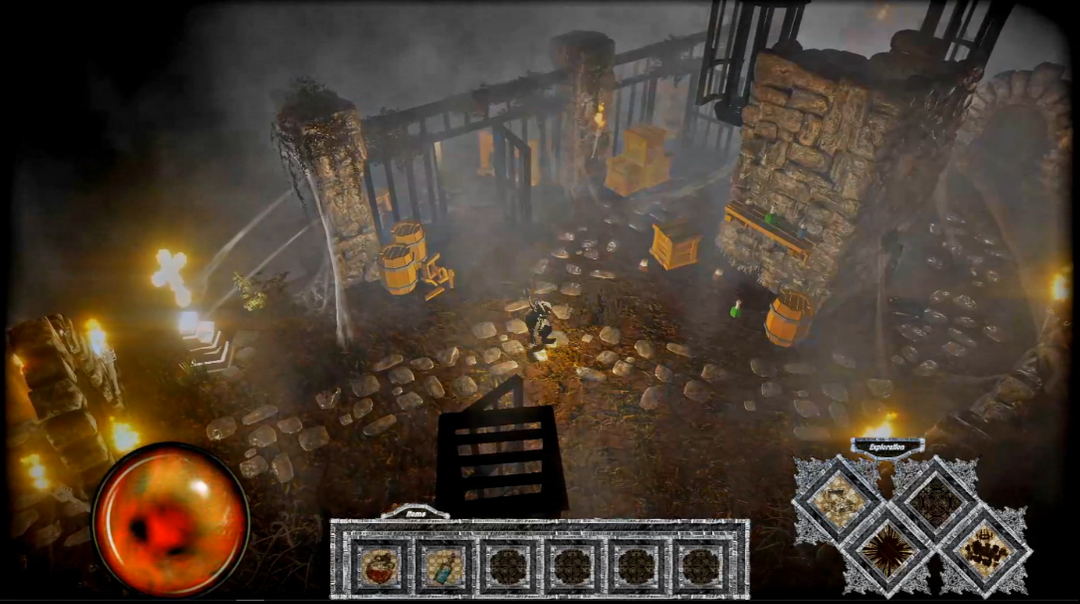Open the Exploration panel label
Screen dimensions: 1080x604
pos(887,447)
